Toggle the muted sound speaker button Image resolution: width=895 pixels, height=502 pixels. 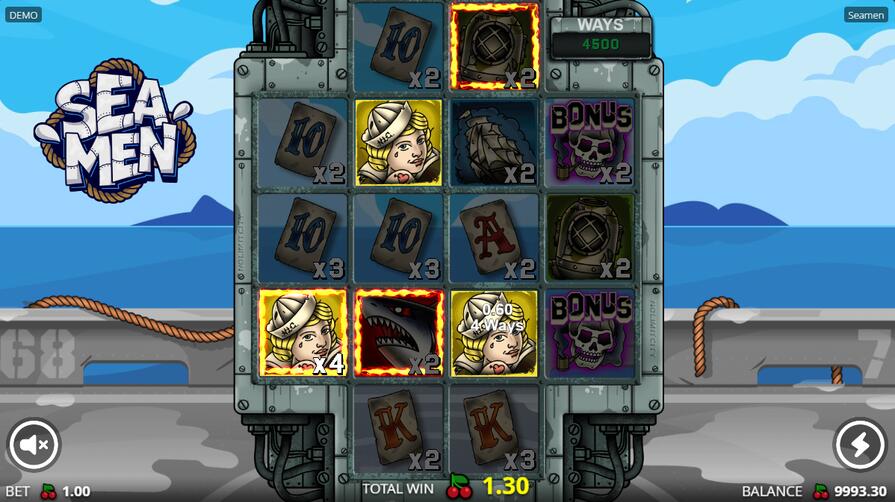click(34, 444)
